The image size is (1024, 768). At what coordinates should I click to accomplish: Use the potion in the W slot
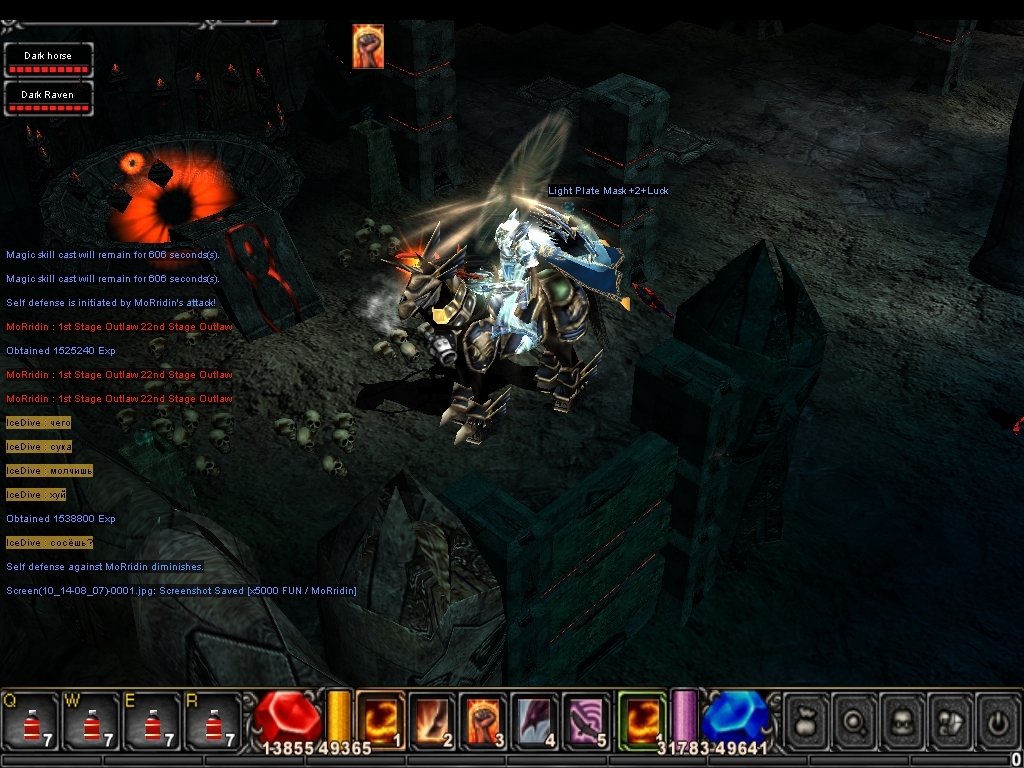coord(91,721)
